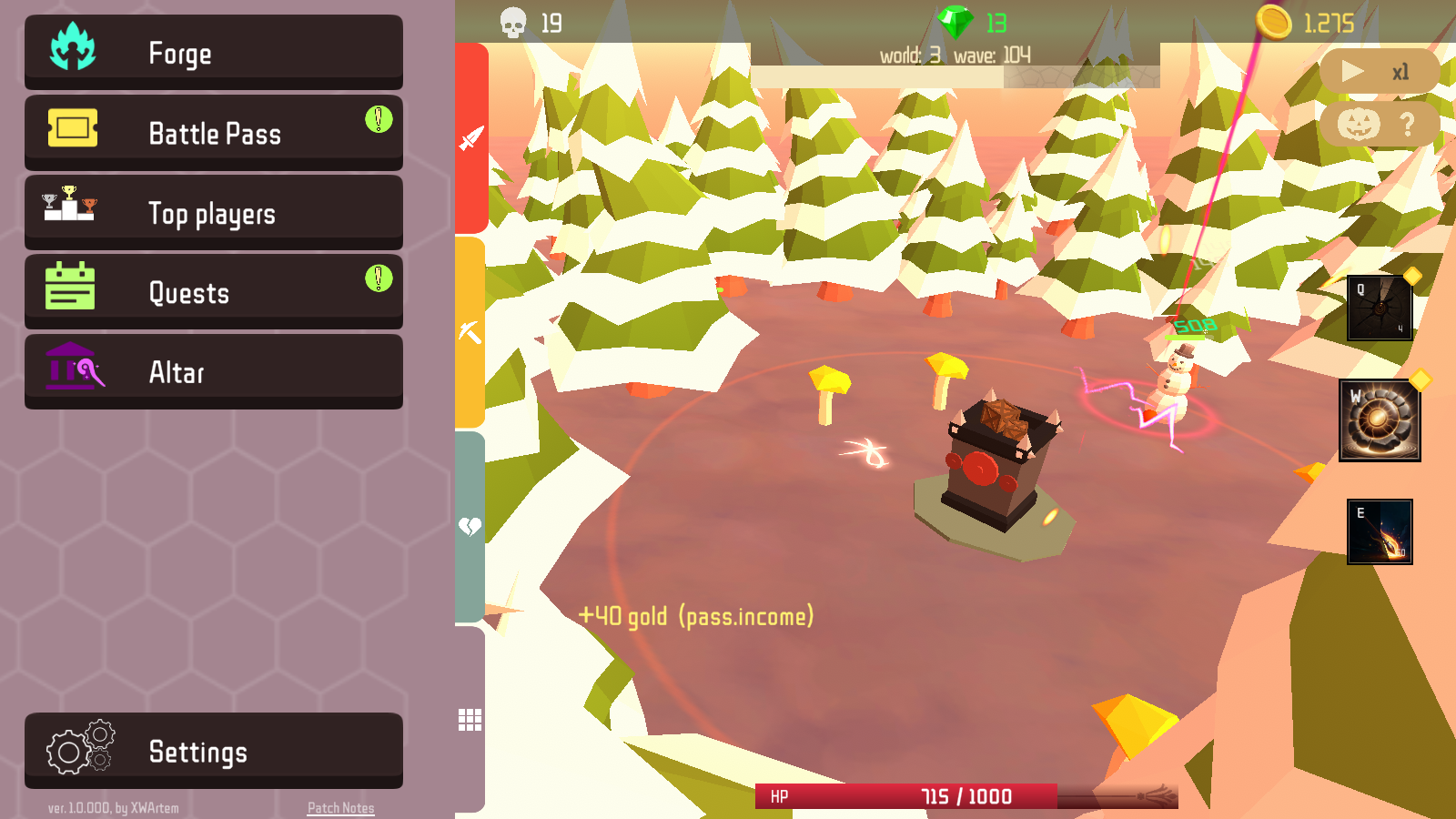Viewport: 1456px width, 819px height.
Task: Cast the Q spider ability
Action: point(1380,309)
